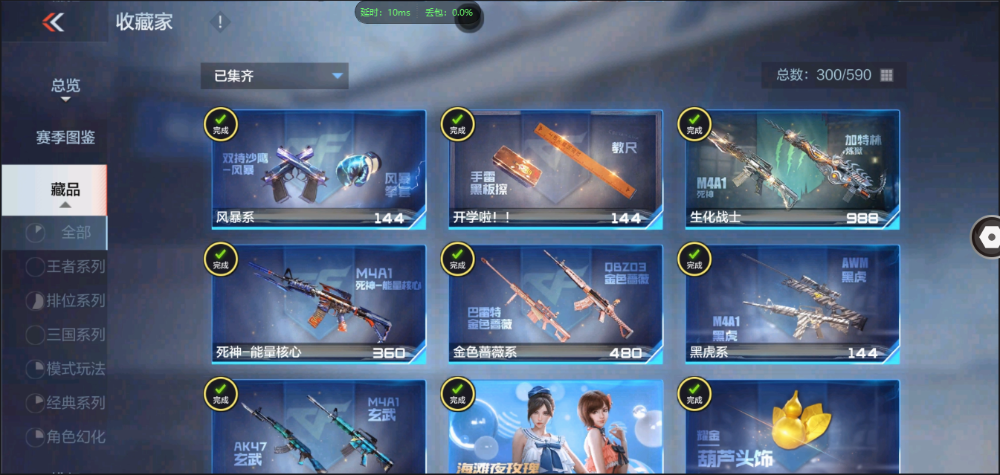Open the 已集齐 filter dropdown
Screen dimensions: 1000x475
coord(274,76)
